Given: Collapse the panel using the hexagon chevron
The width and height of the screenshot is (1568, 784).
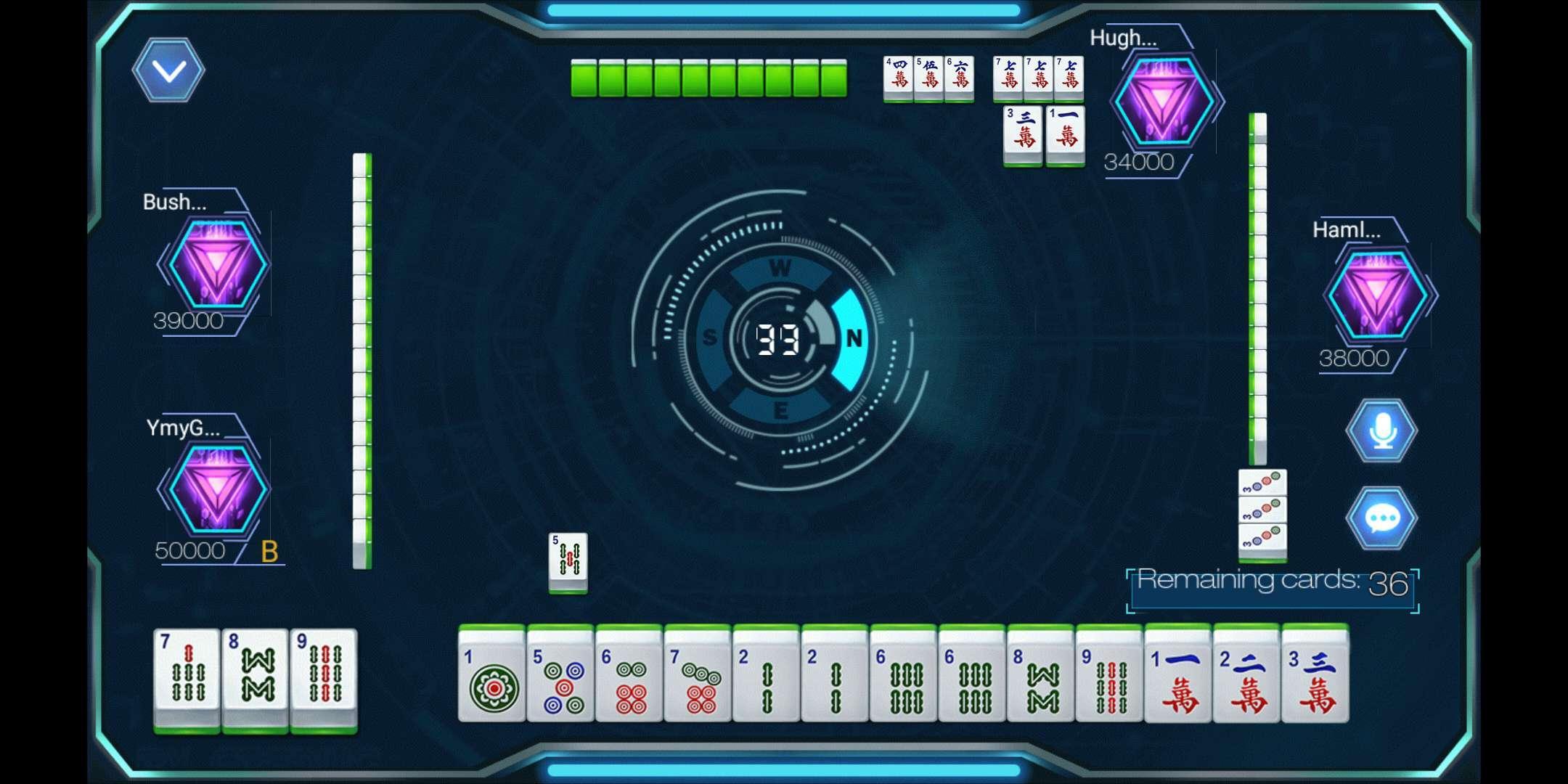Looking at the screenshot, I should (168, 70).
